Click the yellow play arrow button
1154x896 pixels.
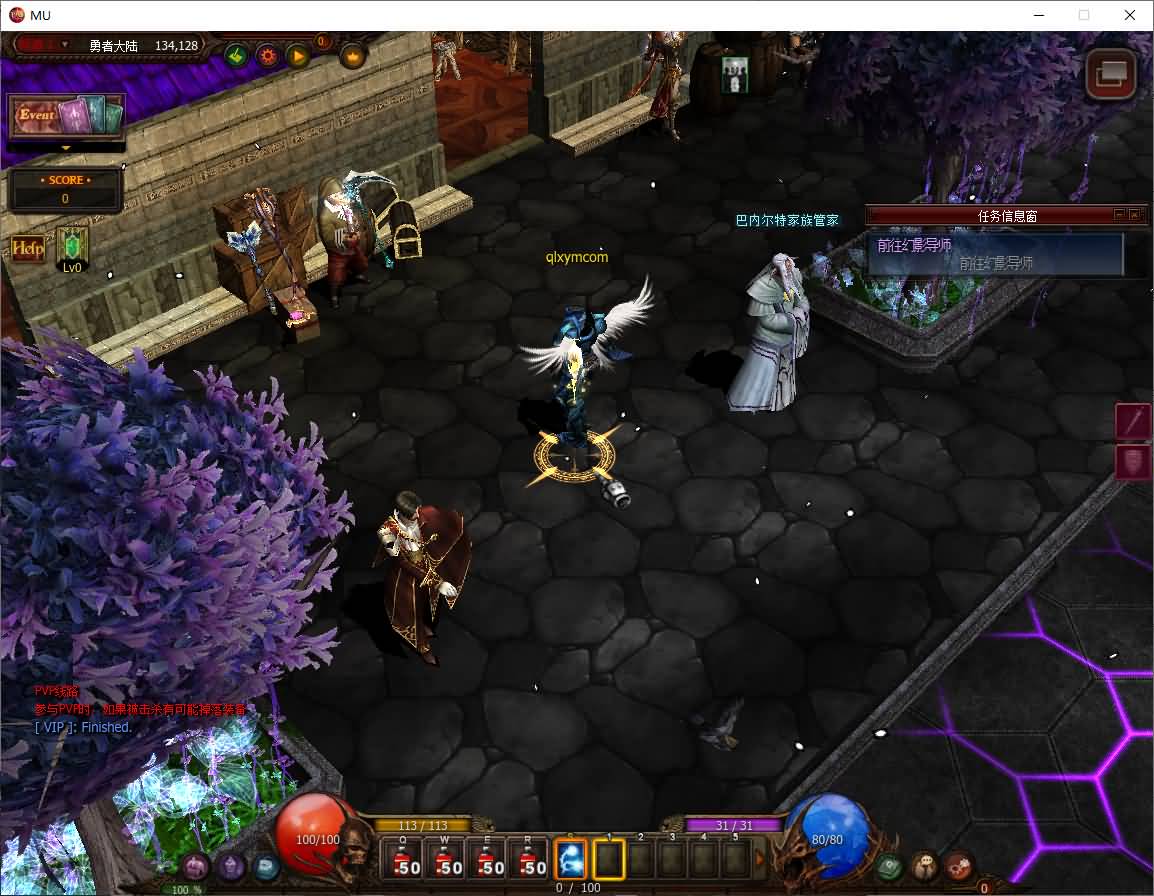[x=298, y=55]
